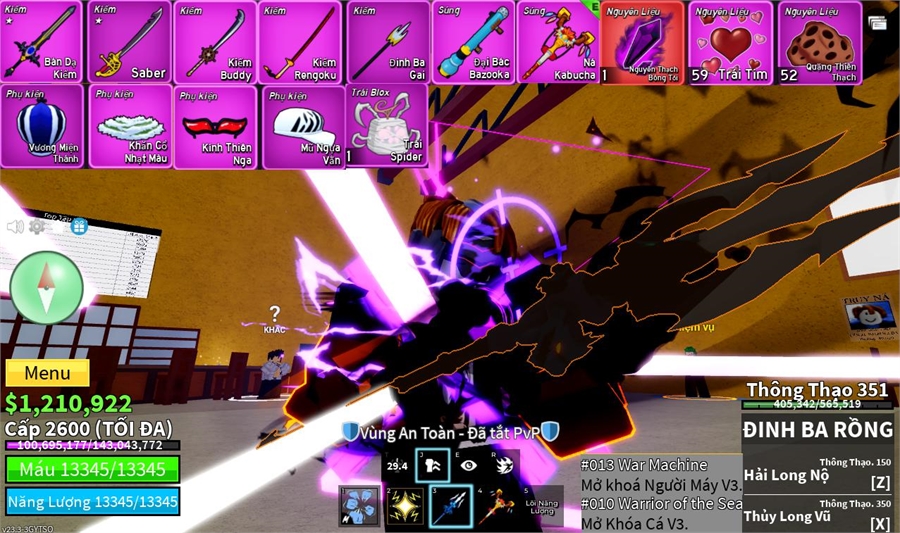The image size is (900, 533).
Task: Click the green compass
Action: coord(45,288)
